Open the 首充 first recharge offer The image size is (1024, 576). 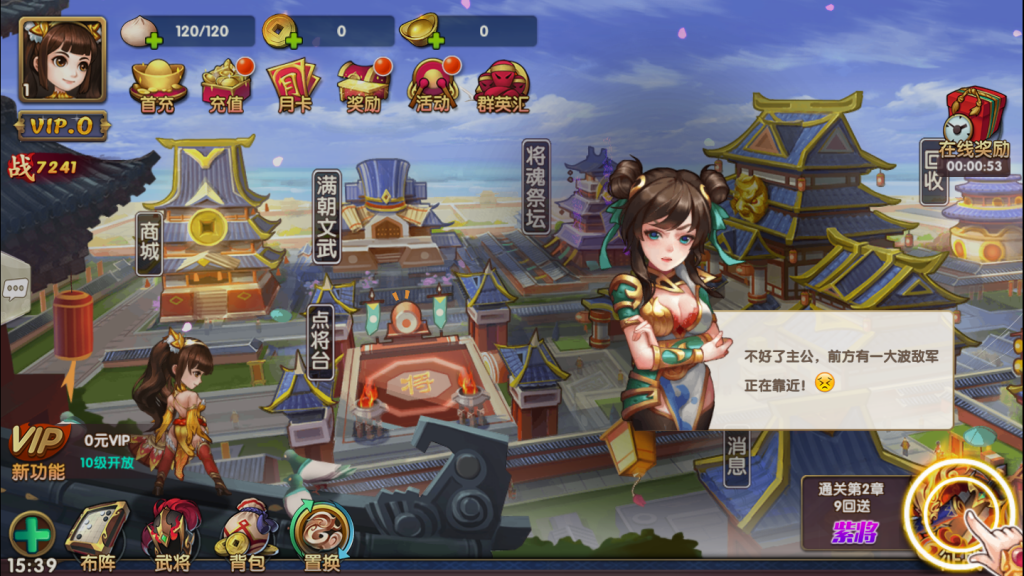point(158,86)
